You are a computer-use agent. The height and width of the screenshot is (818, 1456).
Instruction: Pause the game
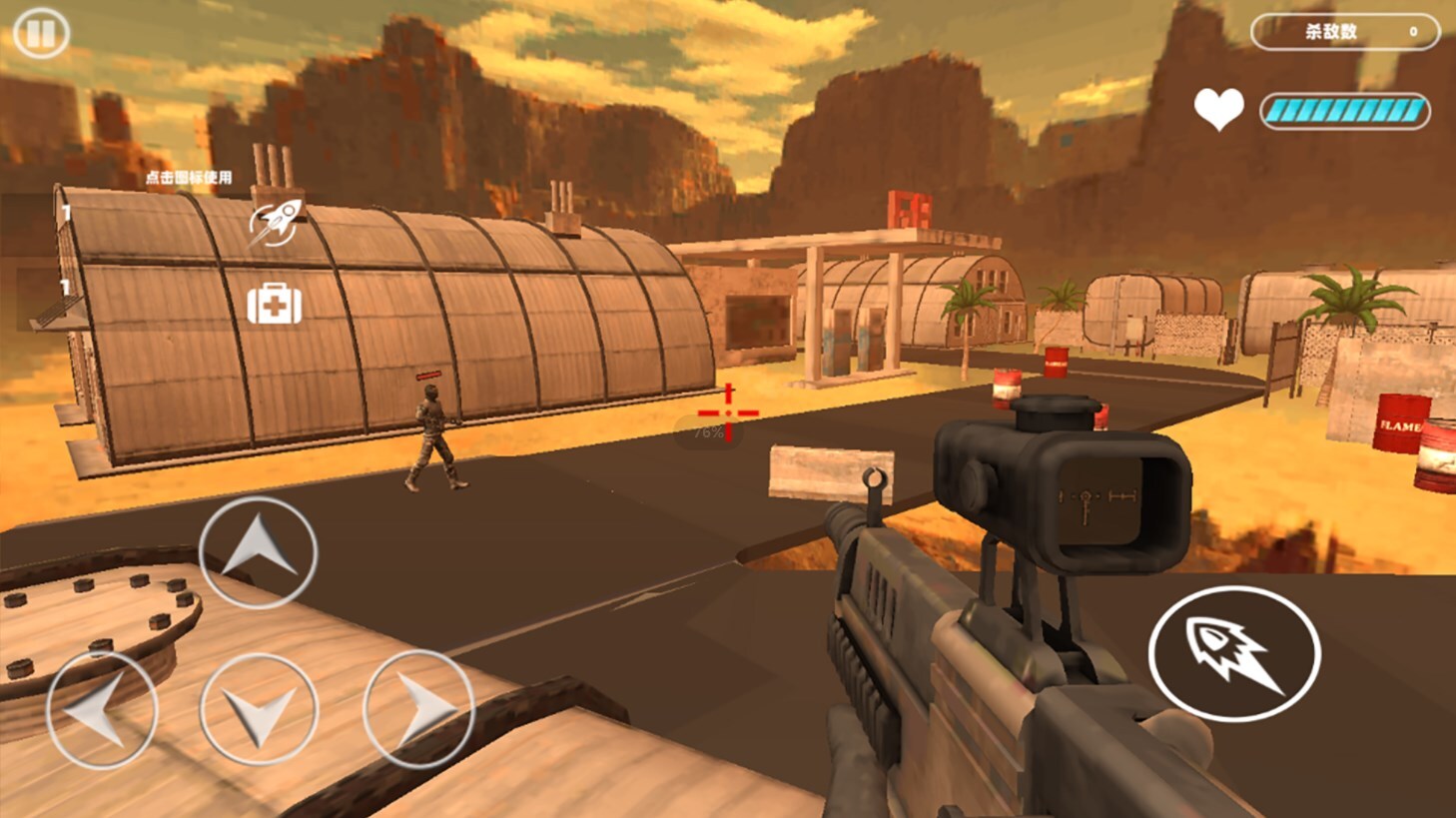click(41, 33)
